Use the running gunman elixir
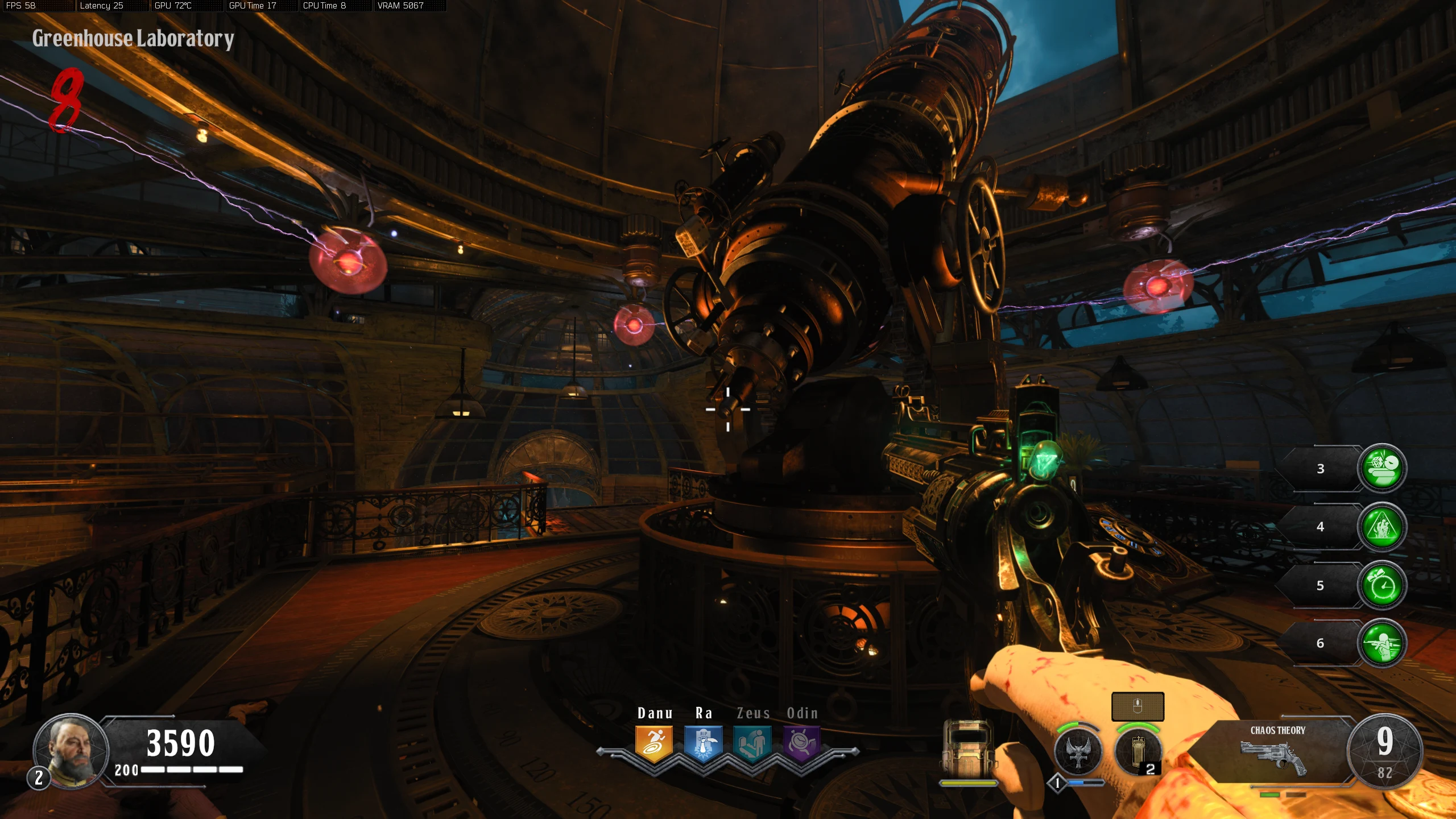1456x819 pixels. (x=1381, y=643)
